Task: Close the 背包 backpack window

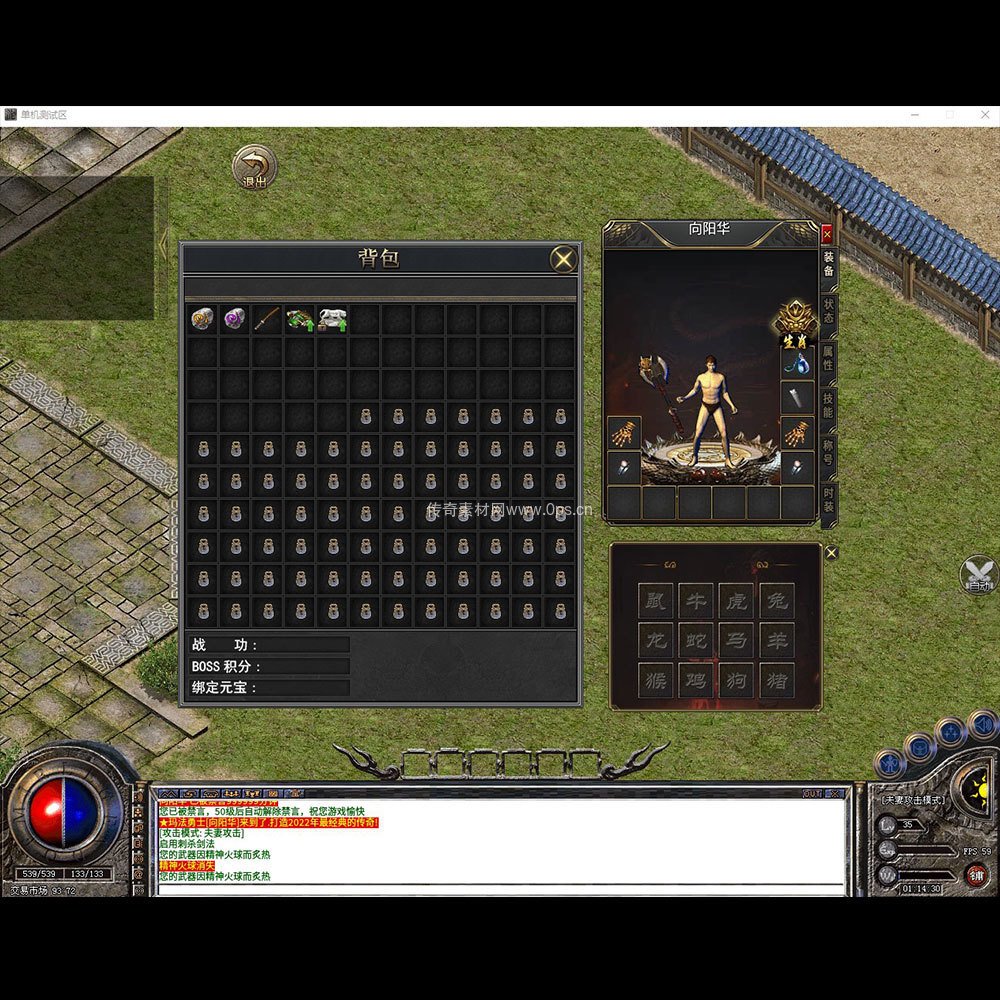Action: (564, 260)
